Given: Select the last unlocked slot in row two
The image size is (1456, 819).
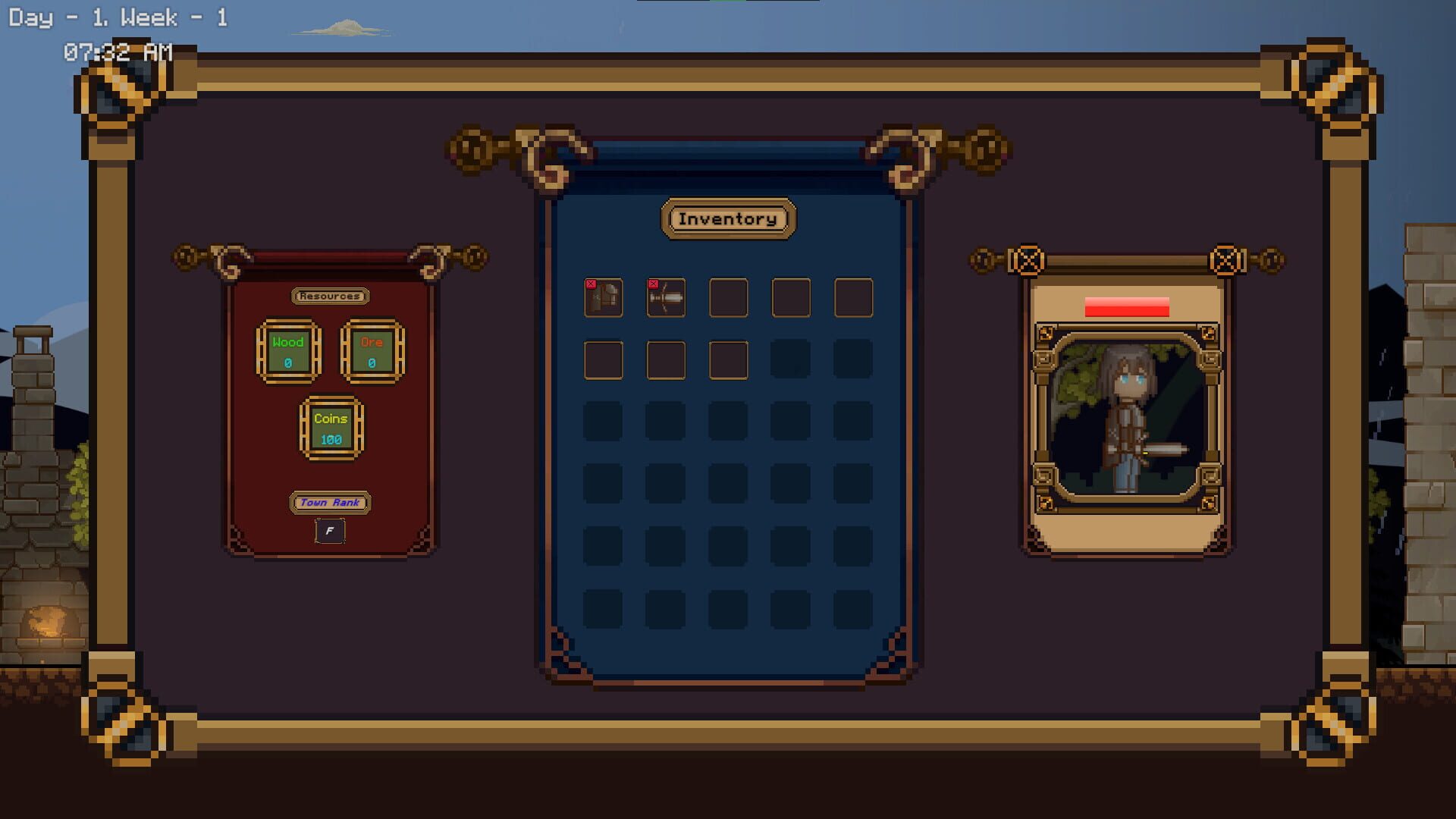Looking at the screenshot, I should point(728,360).
